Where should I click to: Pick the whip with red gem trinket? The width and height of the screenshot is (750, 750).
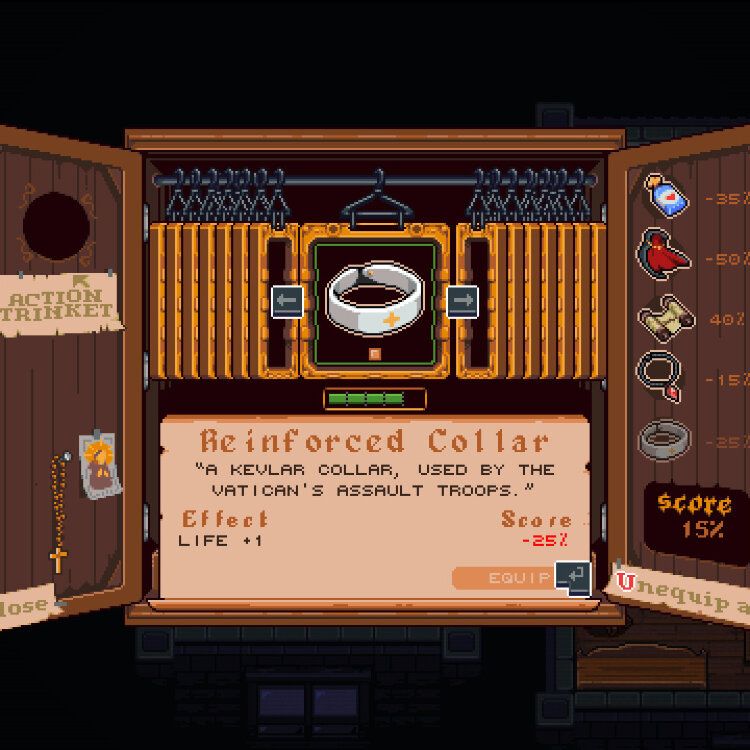pos(661,378)
